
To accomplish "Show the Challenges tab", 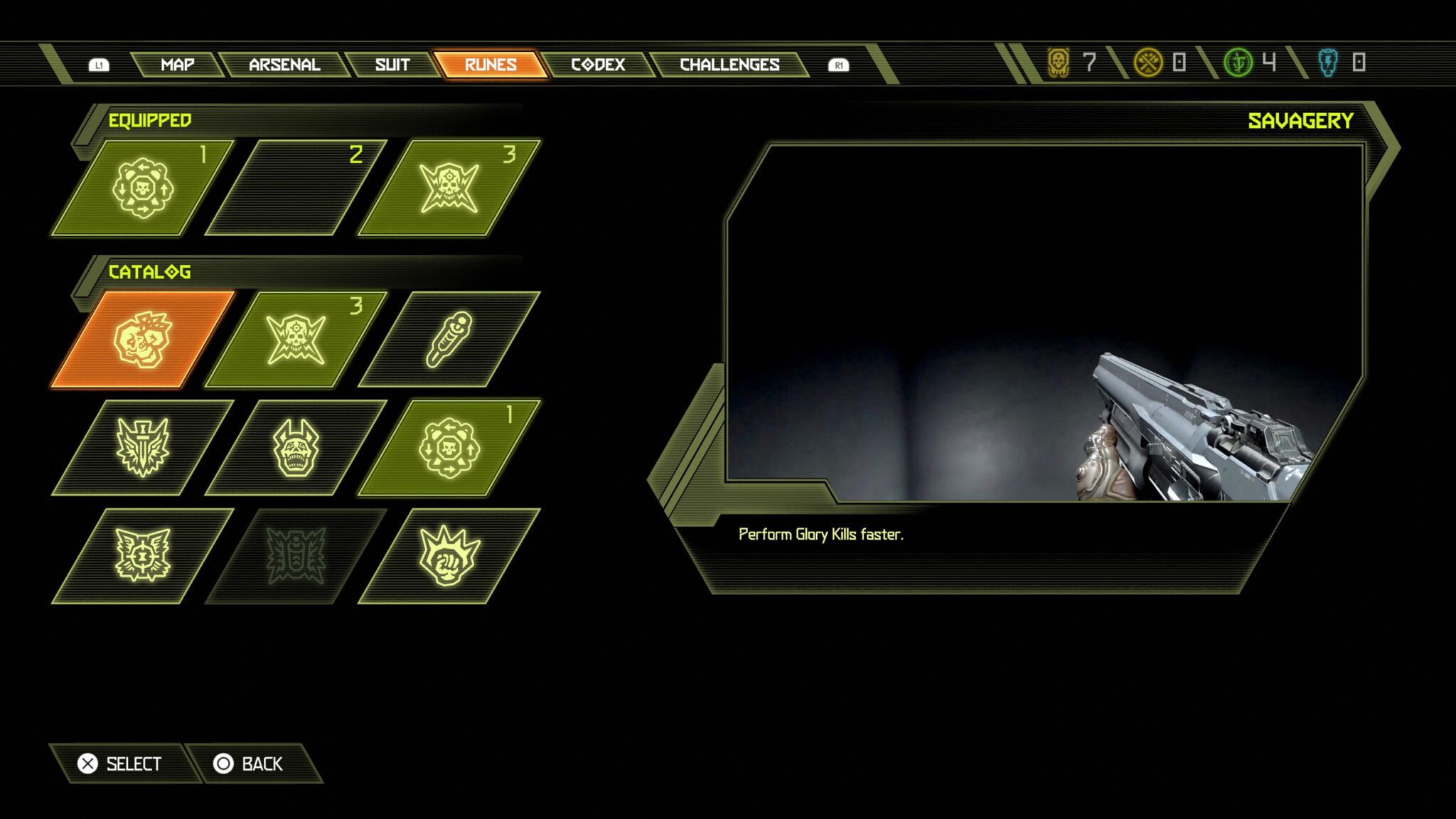I will pos(729,65).
